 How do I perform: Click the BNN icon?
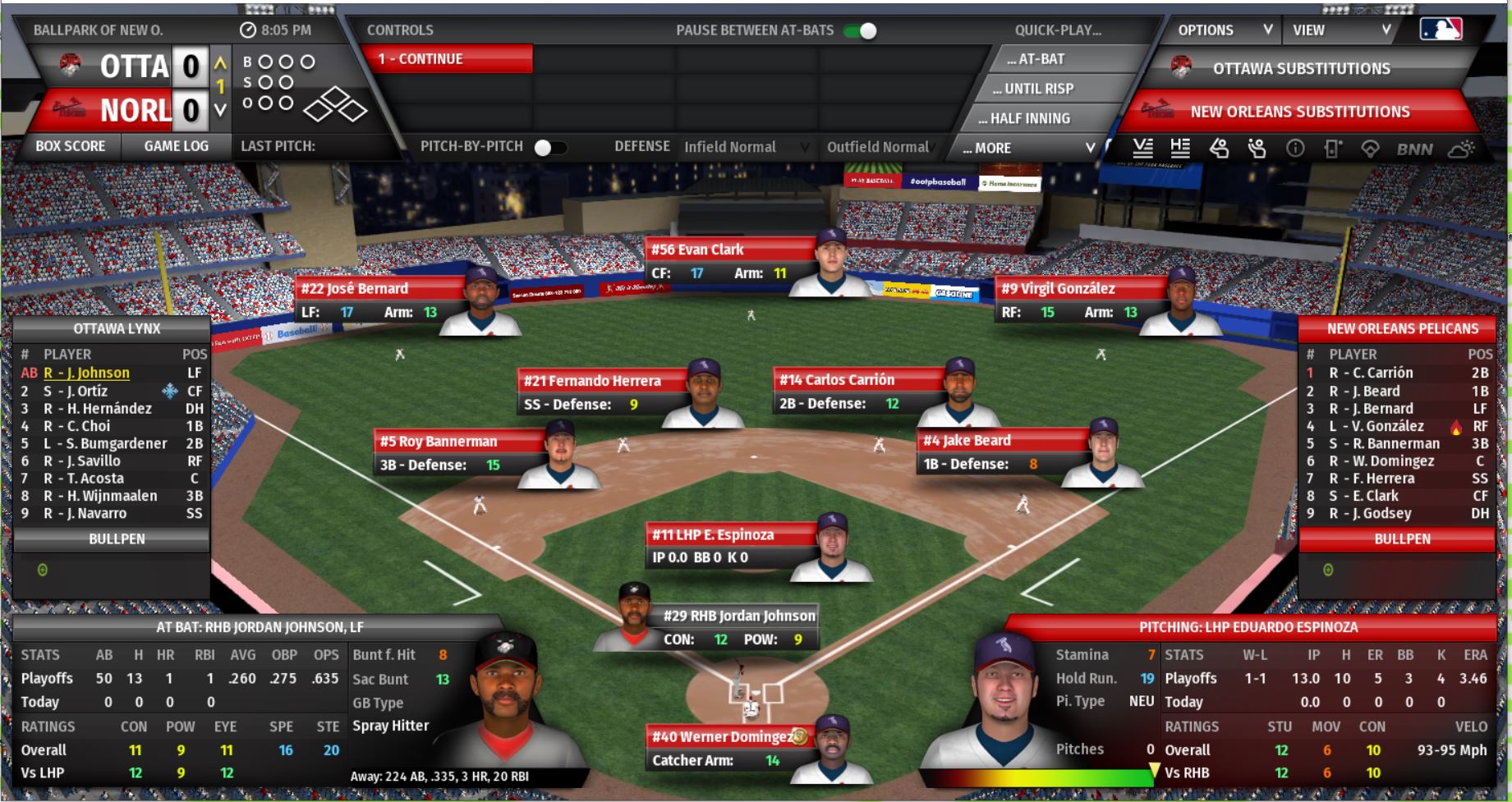1414,149
